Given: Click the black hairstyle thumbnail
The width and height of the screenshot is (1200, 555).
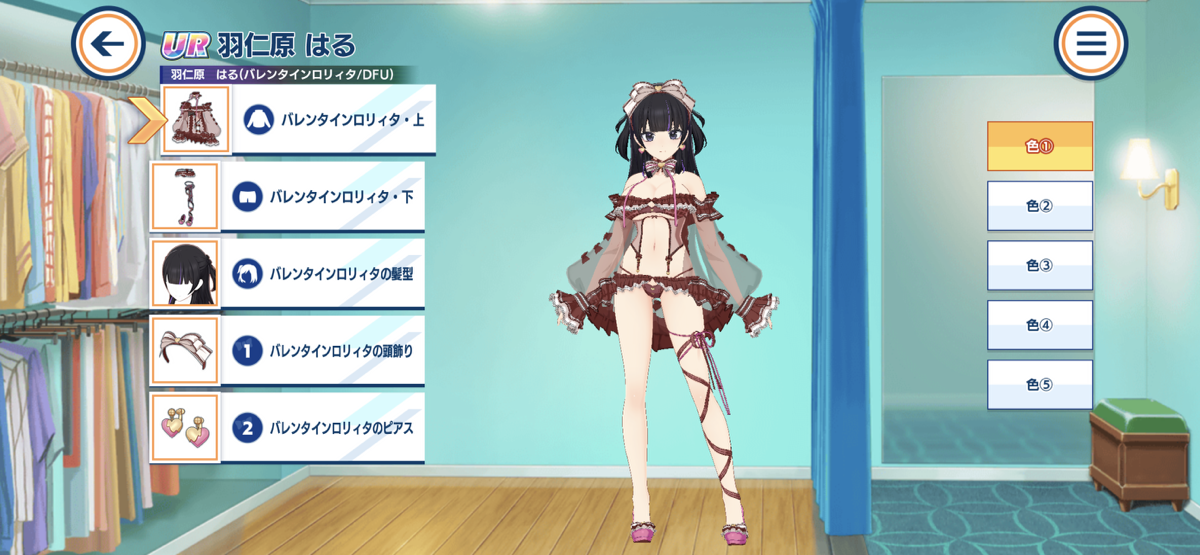Looking at the screenshot, I should point(184,273).
